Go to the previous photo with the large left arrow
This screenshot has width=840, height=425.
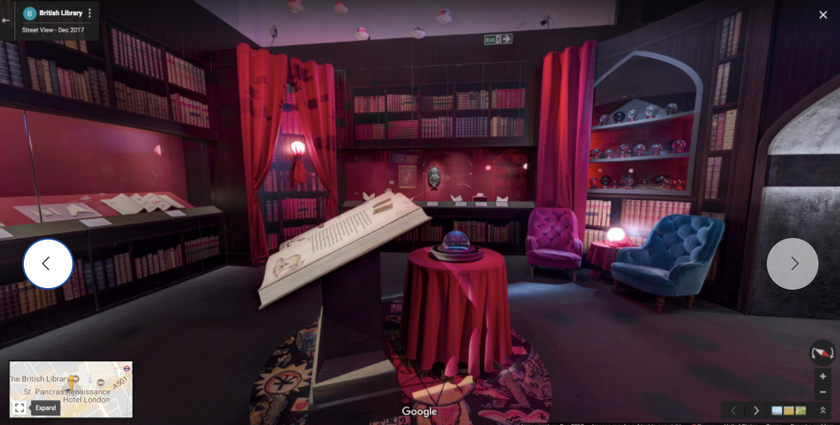tap(47, 264)
